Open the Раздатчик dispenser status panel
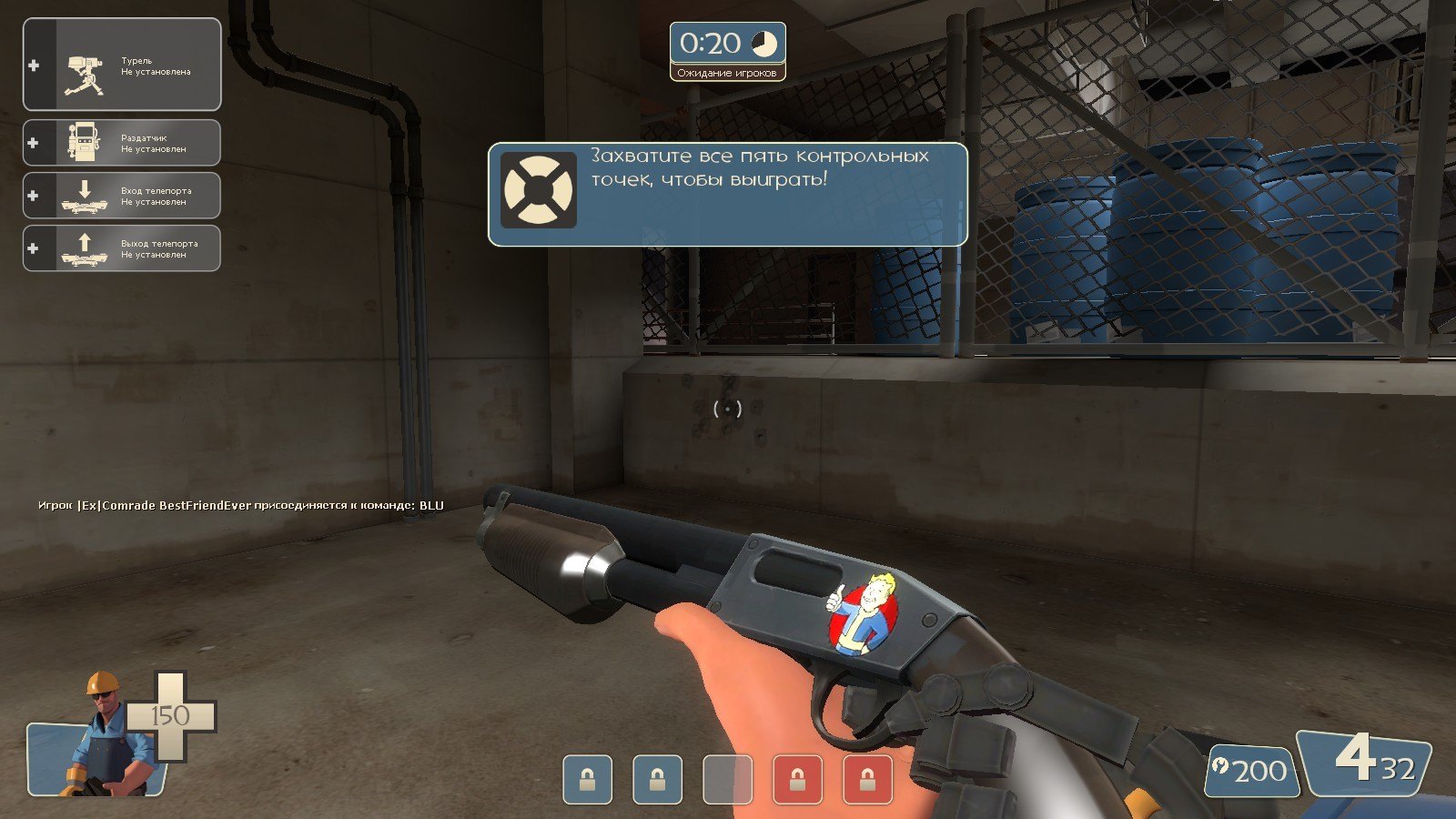The width and height of the screenshot is (1456, 819). [122, 143]
